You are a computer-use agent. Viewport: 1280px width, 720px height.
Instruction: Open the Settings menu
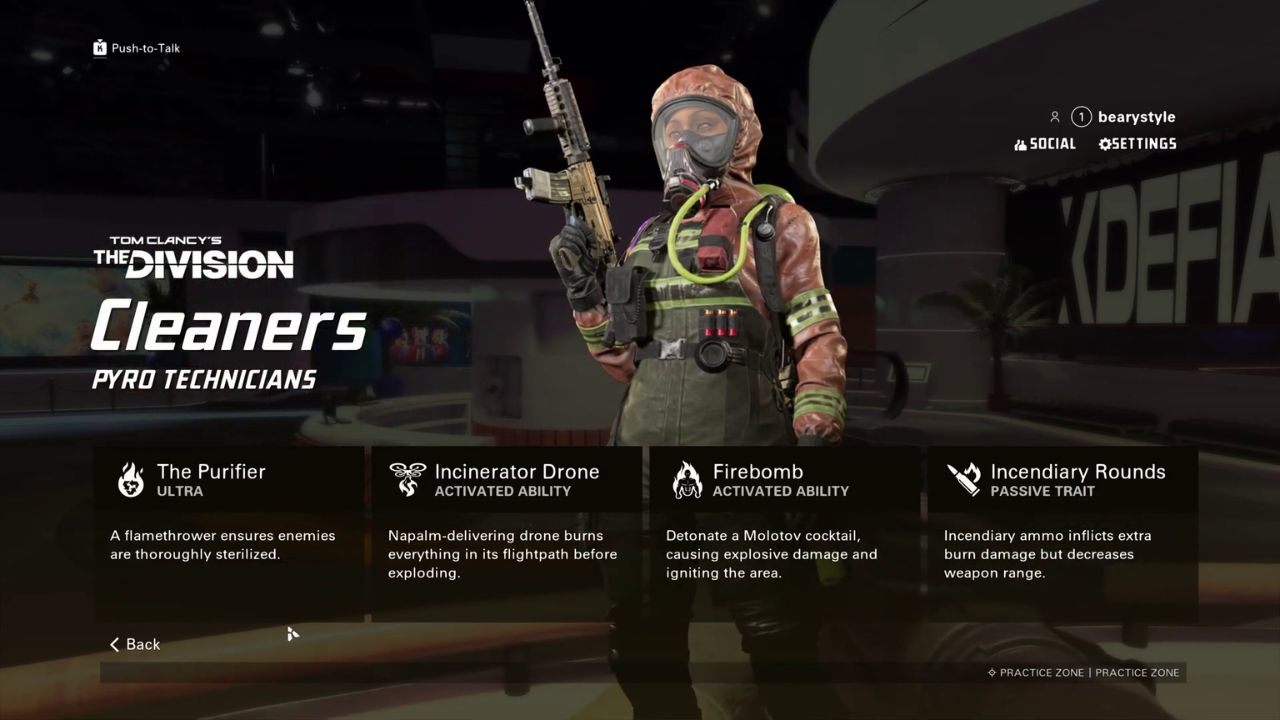click(1138, 144)
